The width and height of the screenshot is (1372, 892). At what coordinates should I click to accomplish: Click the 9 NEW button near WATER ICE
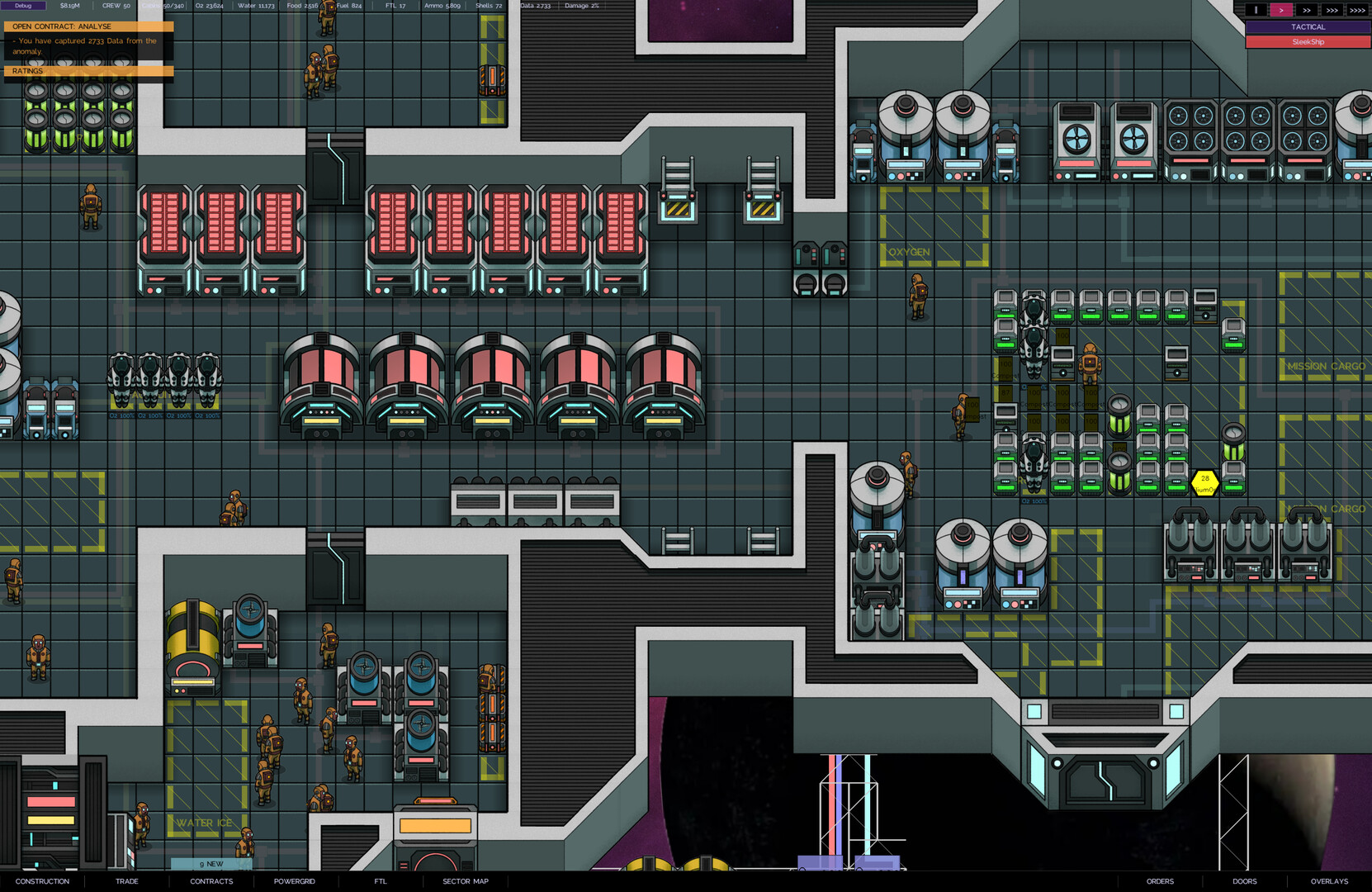pos(210,863)
